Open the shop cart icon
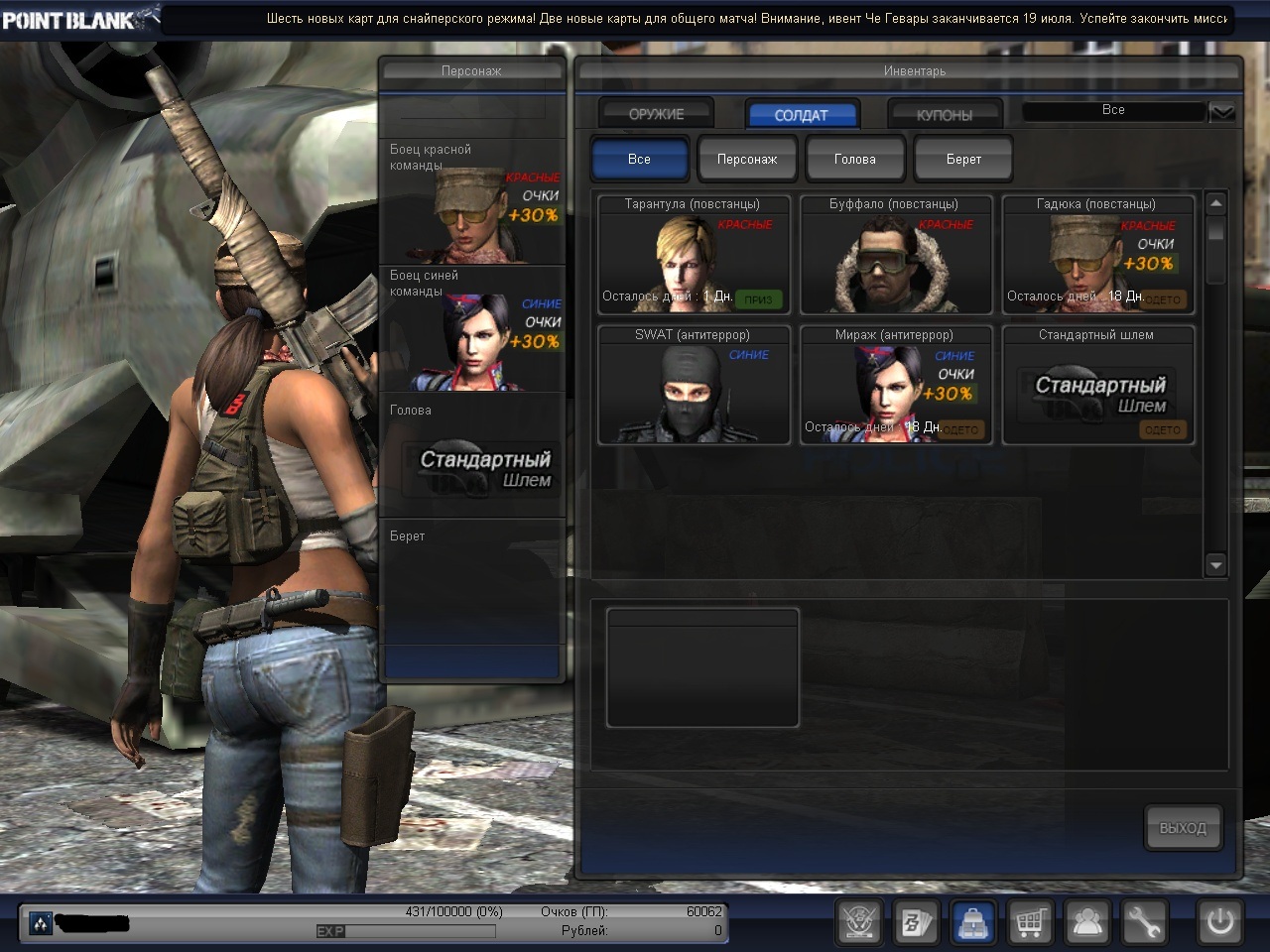The height and width of the screenshot is (952, 1270). pos(1030,923)
